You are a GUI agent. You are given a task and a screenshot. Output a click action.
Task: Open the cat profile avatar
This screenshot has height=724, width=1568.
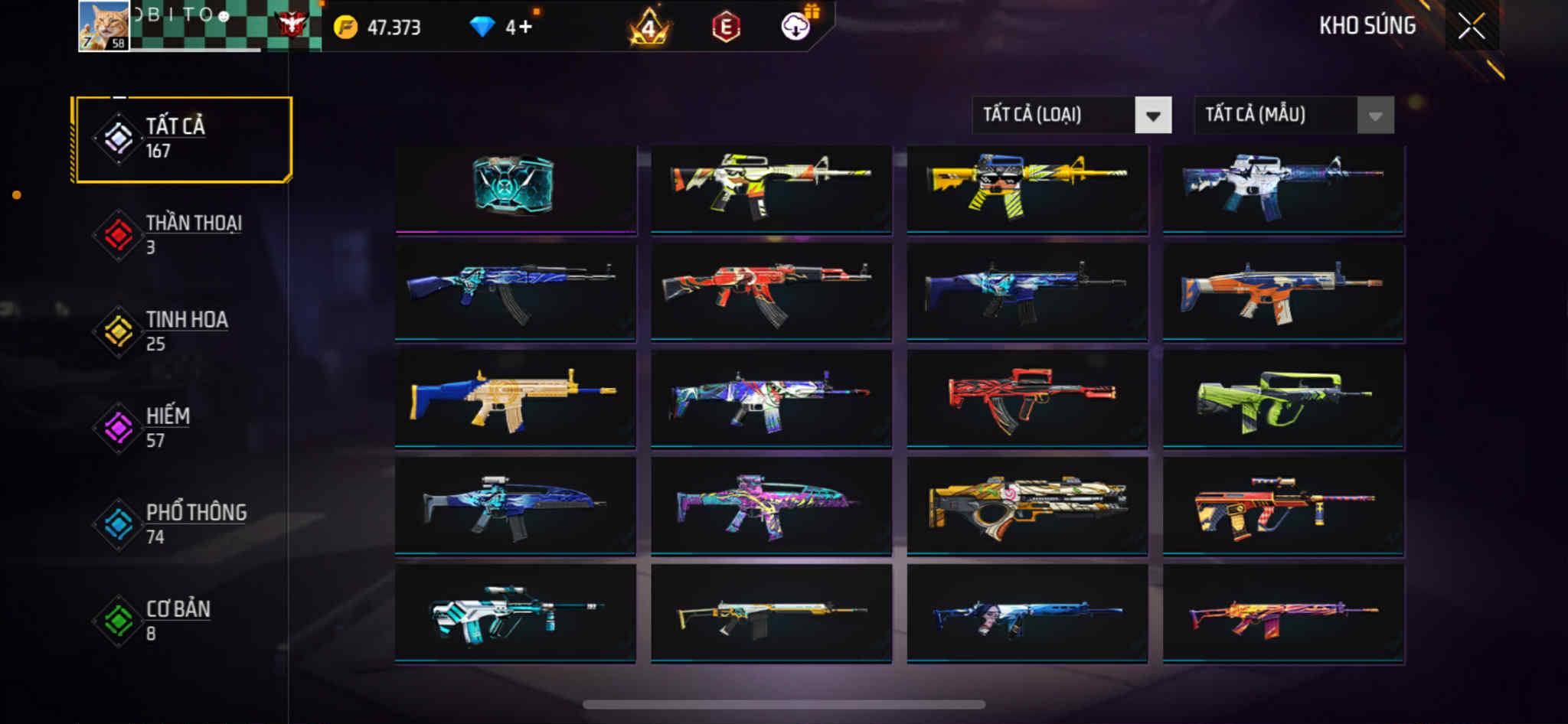pos(104,26)
